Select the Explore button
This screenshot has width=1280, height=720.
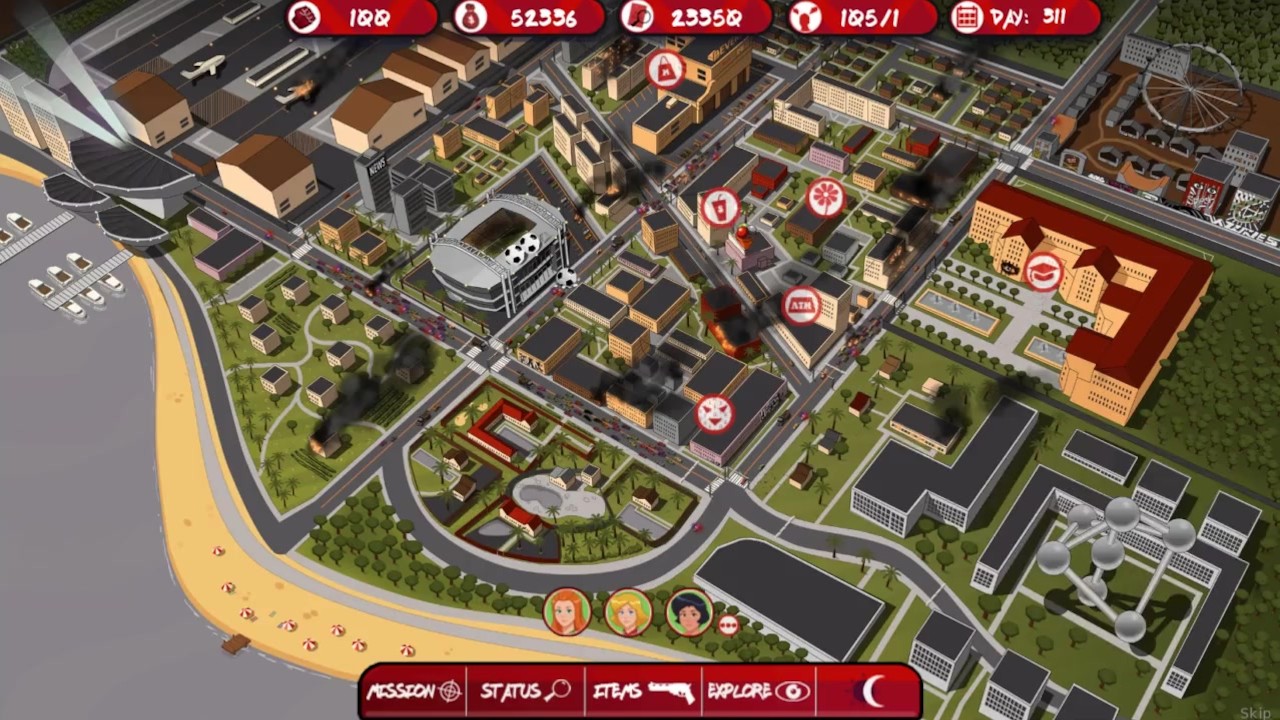pyautogui.click(x=758, y=691)
